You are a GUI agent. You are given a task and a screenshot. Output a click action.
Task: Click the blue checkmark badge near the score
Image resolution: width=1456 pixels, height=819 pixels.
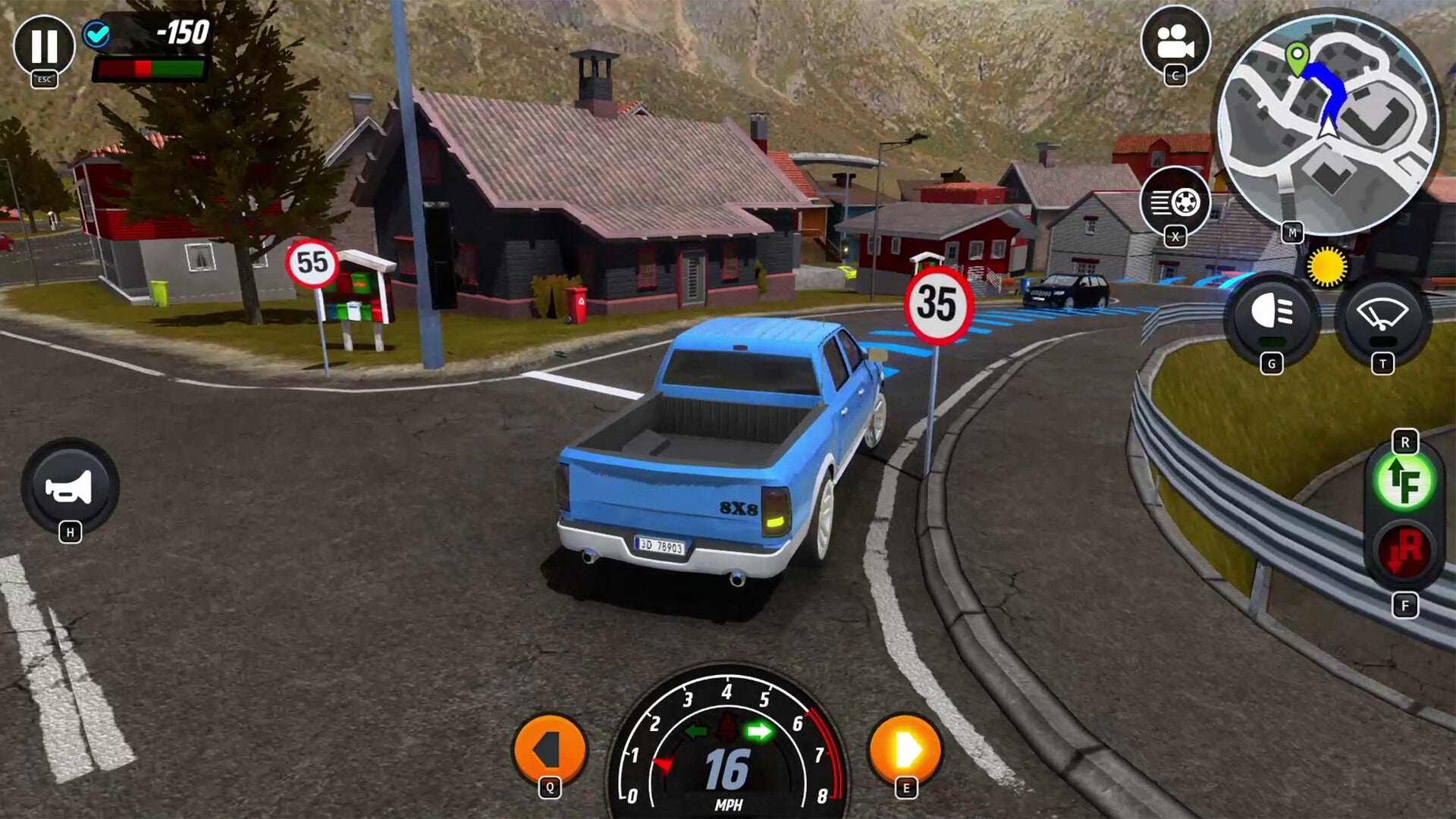[99, 34]
